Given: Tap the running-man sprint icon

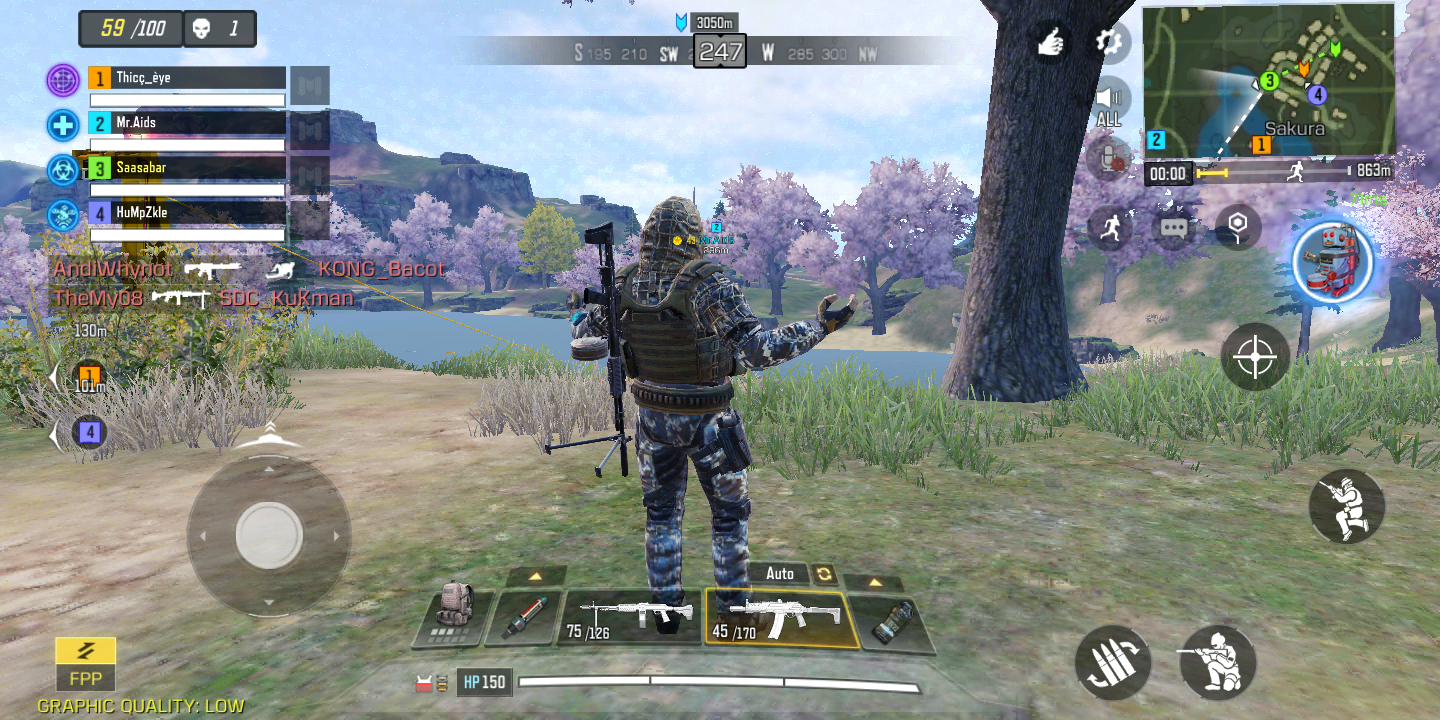Looking at the screenshot, I should coord(1109,228).
